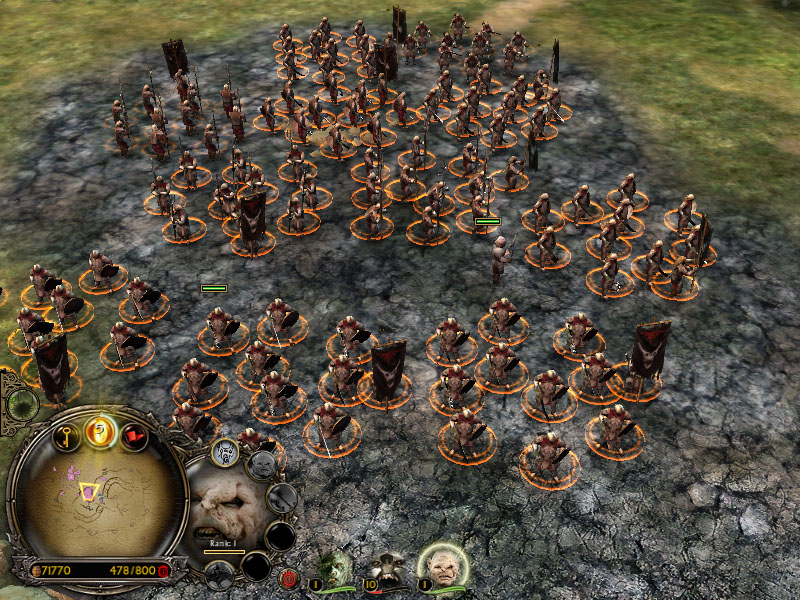Activate the horned skull command icon
The height and width of the screenshot is (600, 800).
226,451
